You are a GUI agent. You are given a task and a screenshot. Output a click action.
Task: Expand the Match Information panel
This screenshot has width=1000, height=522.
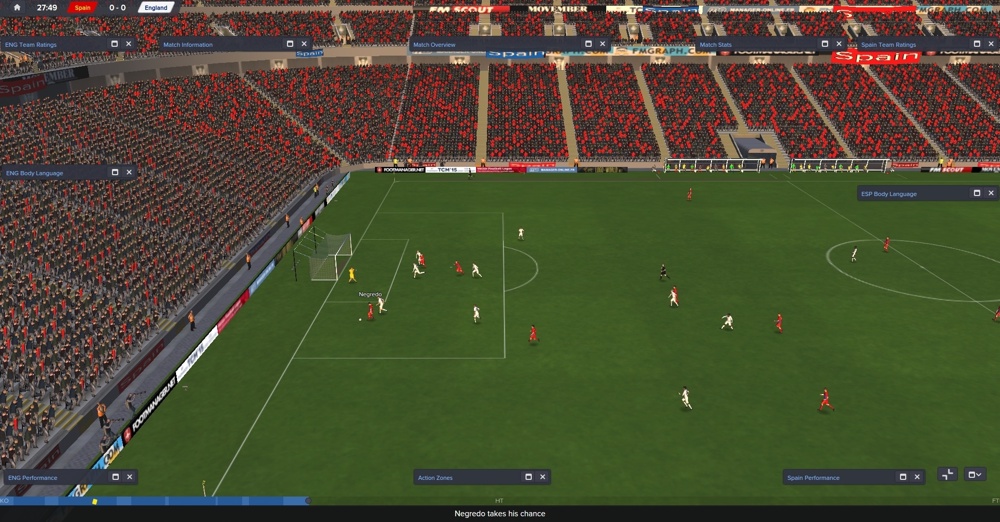coord(291,44)
